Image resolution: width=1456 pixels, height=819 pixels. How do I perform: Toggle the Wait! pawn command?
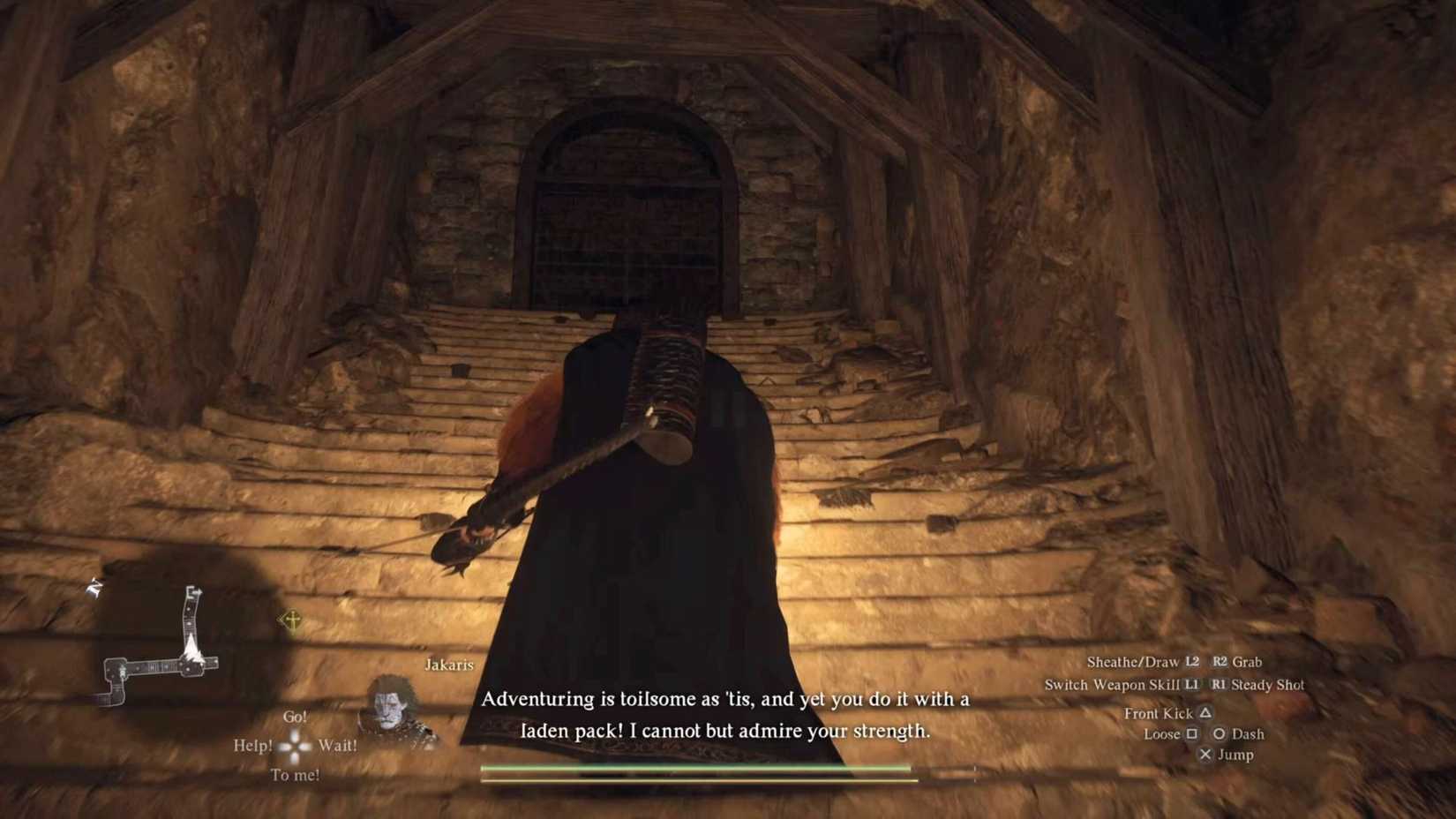(x=337, y=745)
